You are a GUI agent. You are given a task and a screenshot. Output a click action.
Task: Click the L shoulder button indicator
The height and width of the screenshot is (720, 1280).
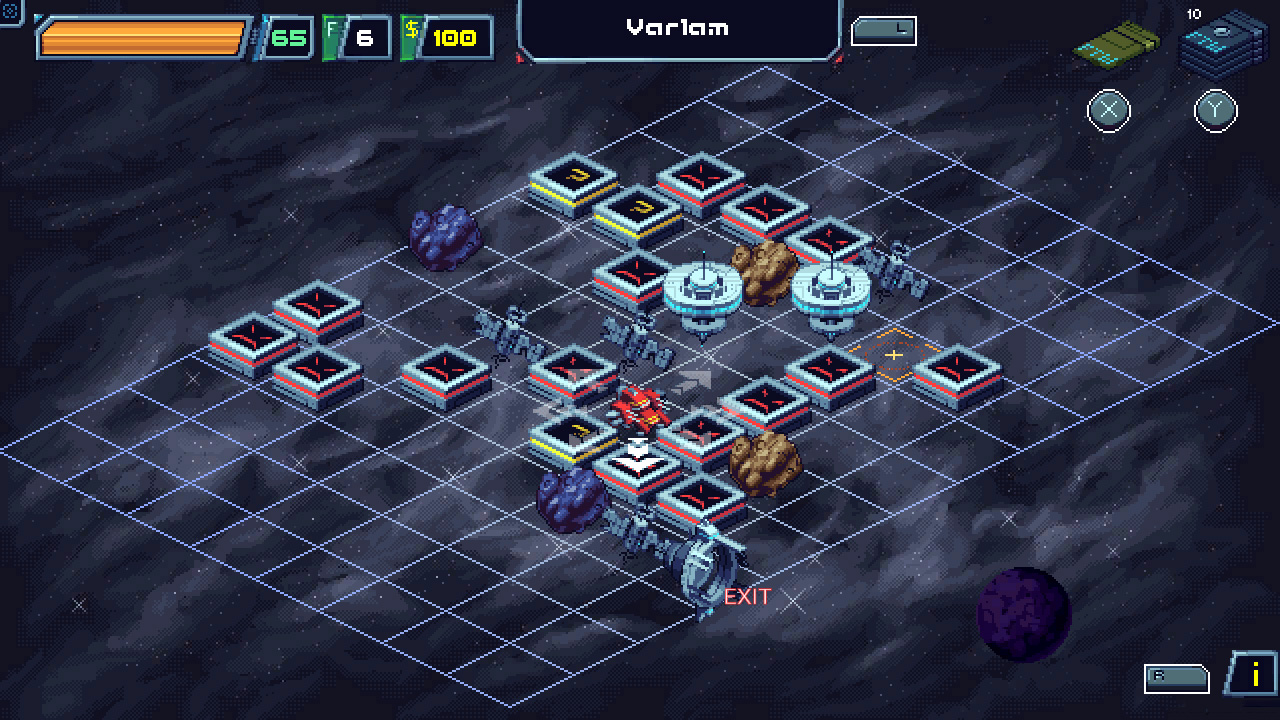pyautogui.click(x=884, y=30)
